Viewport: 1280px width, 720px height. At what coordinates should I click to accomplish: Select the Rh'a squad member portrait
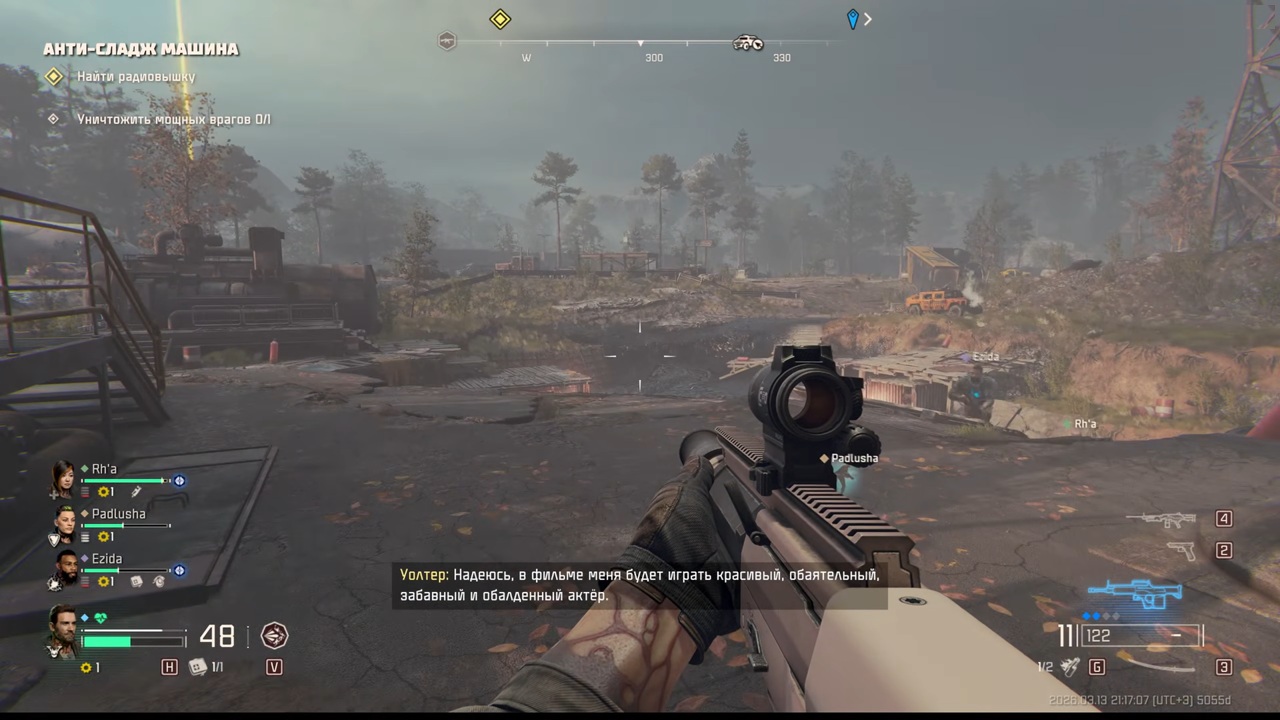[63, 479]
